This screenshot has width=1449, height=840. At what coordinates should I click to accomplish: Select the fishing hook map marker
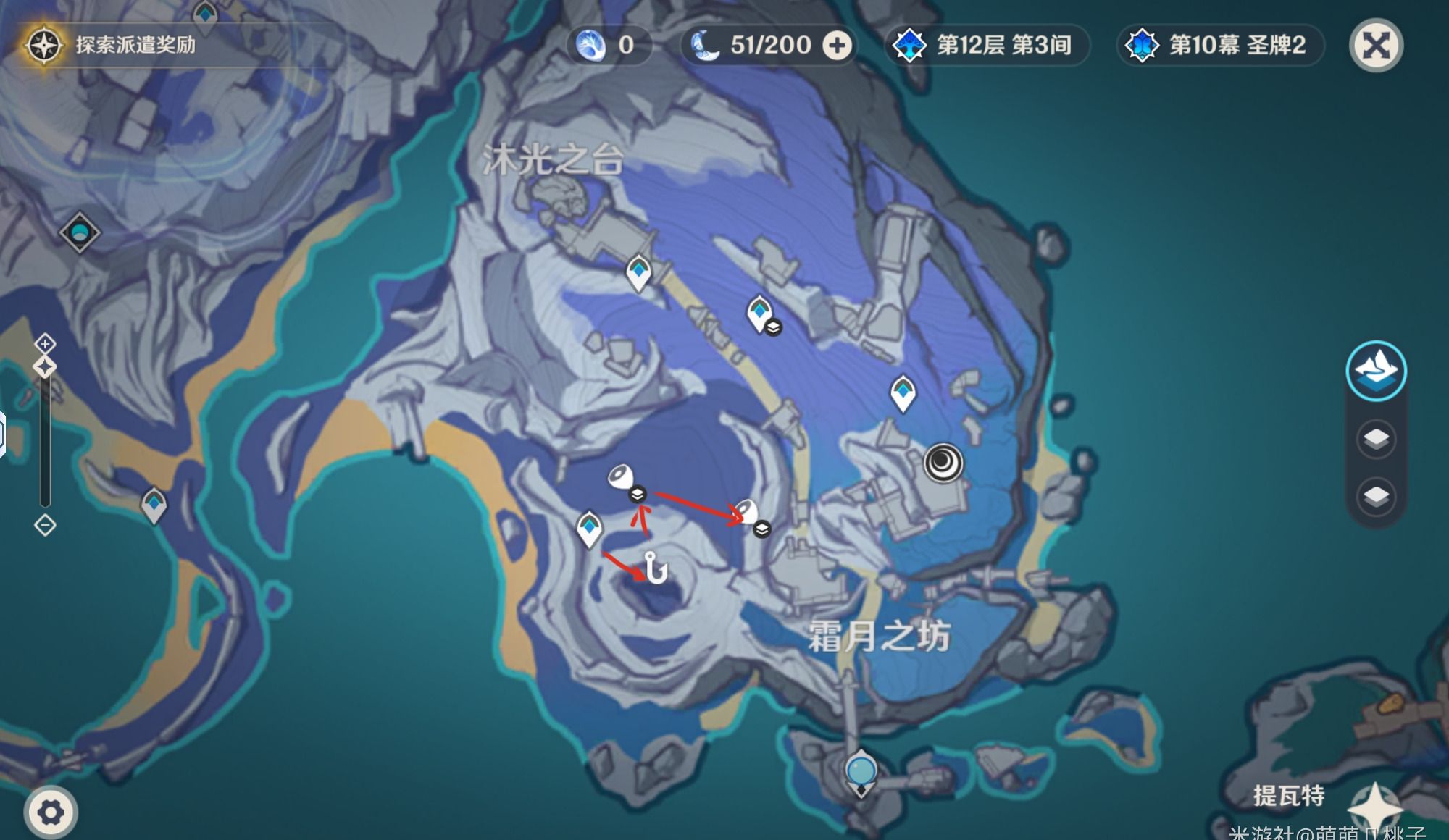click(656, 568)
